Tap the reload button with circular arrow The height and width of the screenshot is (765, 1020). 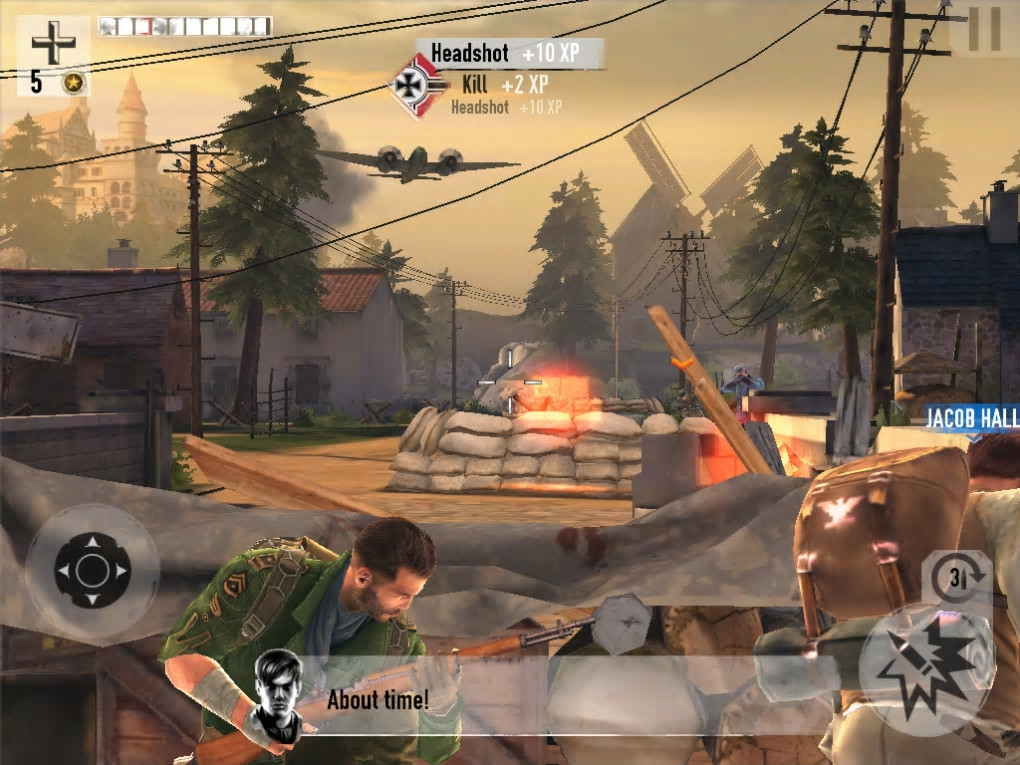(955, 577)
